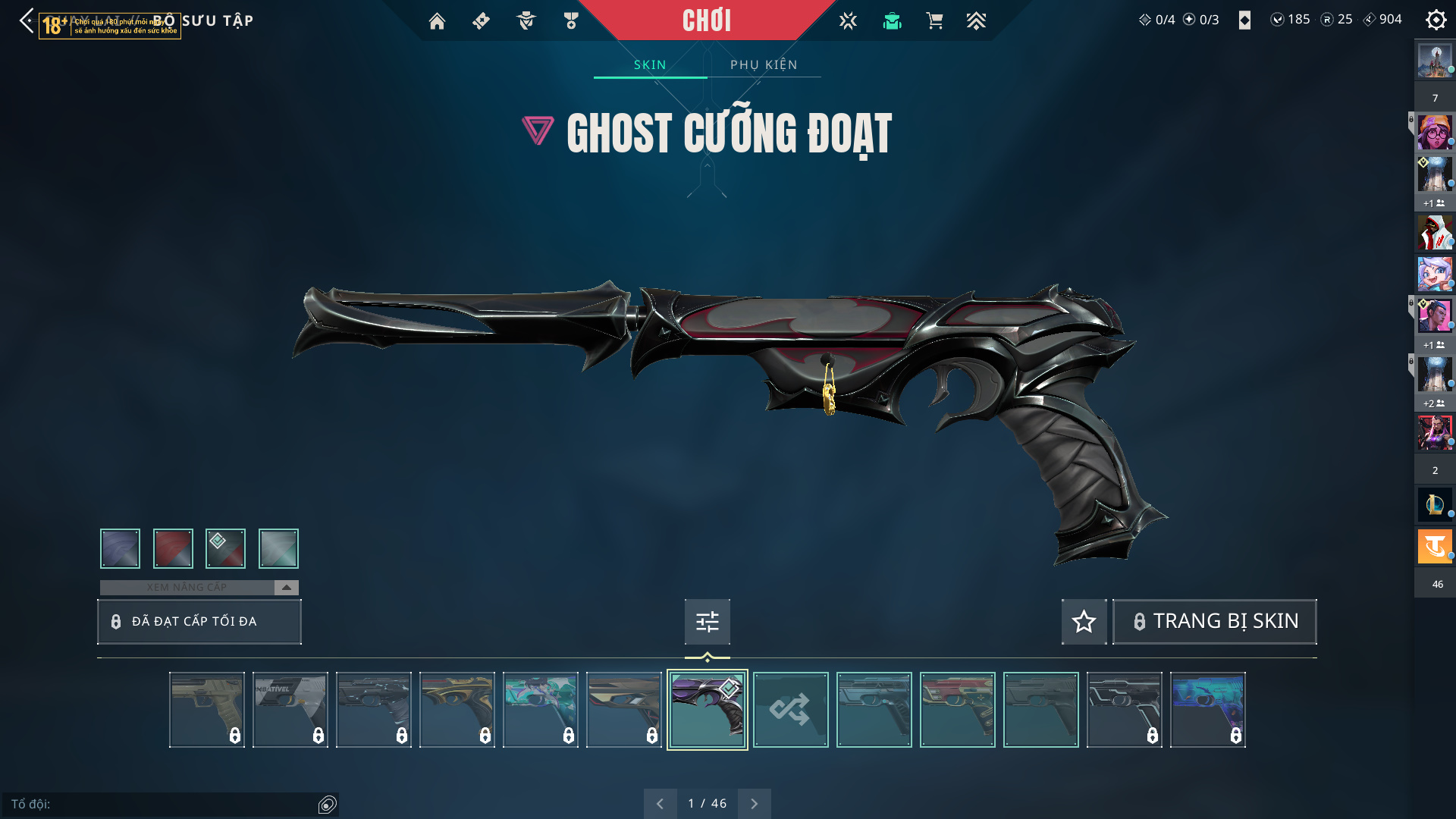Open the League of Legends friend group icon
The height and width of the screenshot is (819, 1456).
click(x=1435, y=504)
